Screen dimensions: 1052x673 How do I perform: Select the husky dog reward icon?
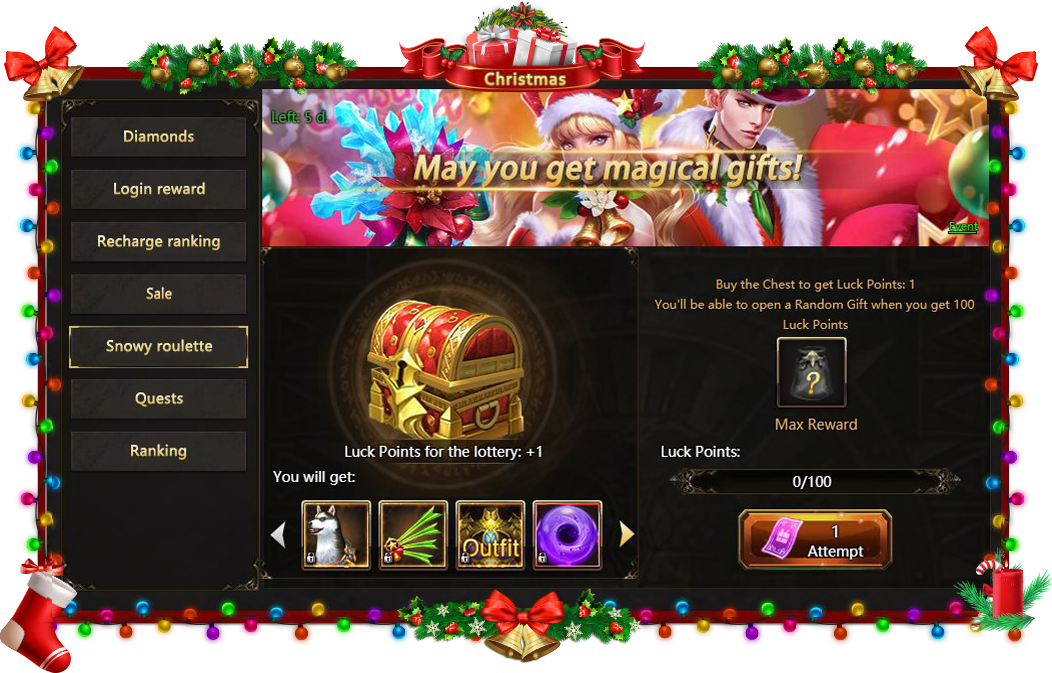[x=337, y=535]
